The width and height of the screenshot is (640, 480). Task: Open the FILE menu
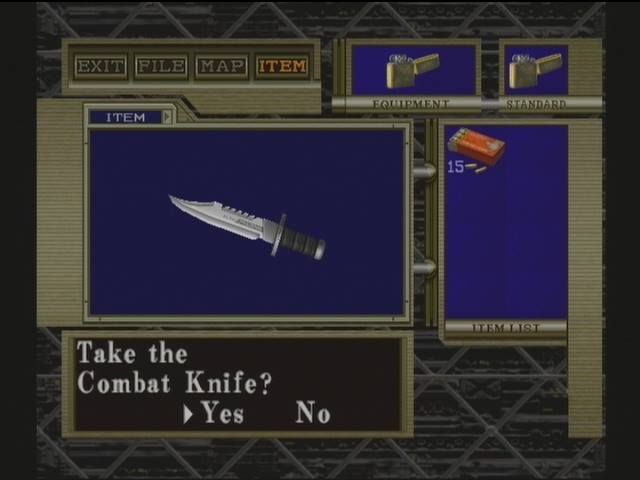coord(161,67)
